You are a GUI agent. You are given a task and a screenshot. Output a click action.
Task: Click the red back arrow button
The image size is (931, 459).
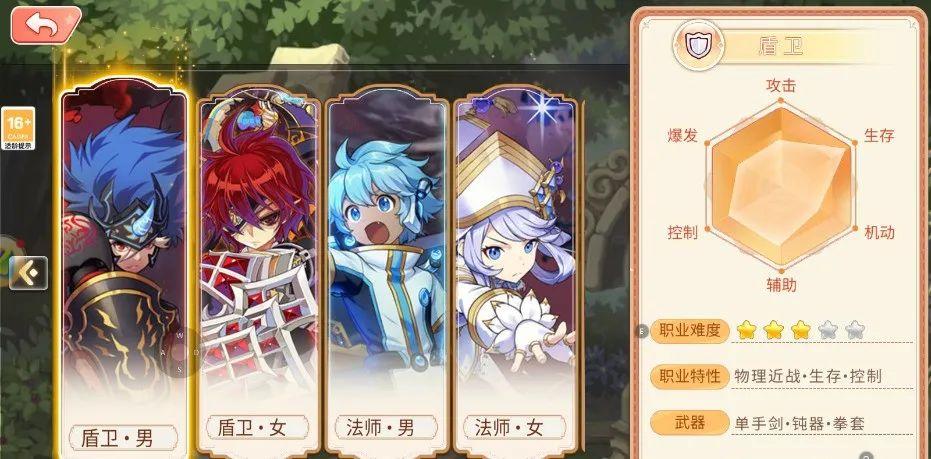[45, 25]
